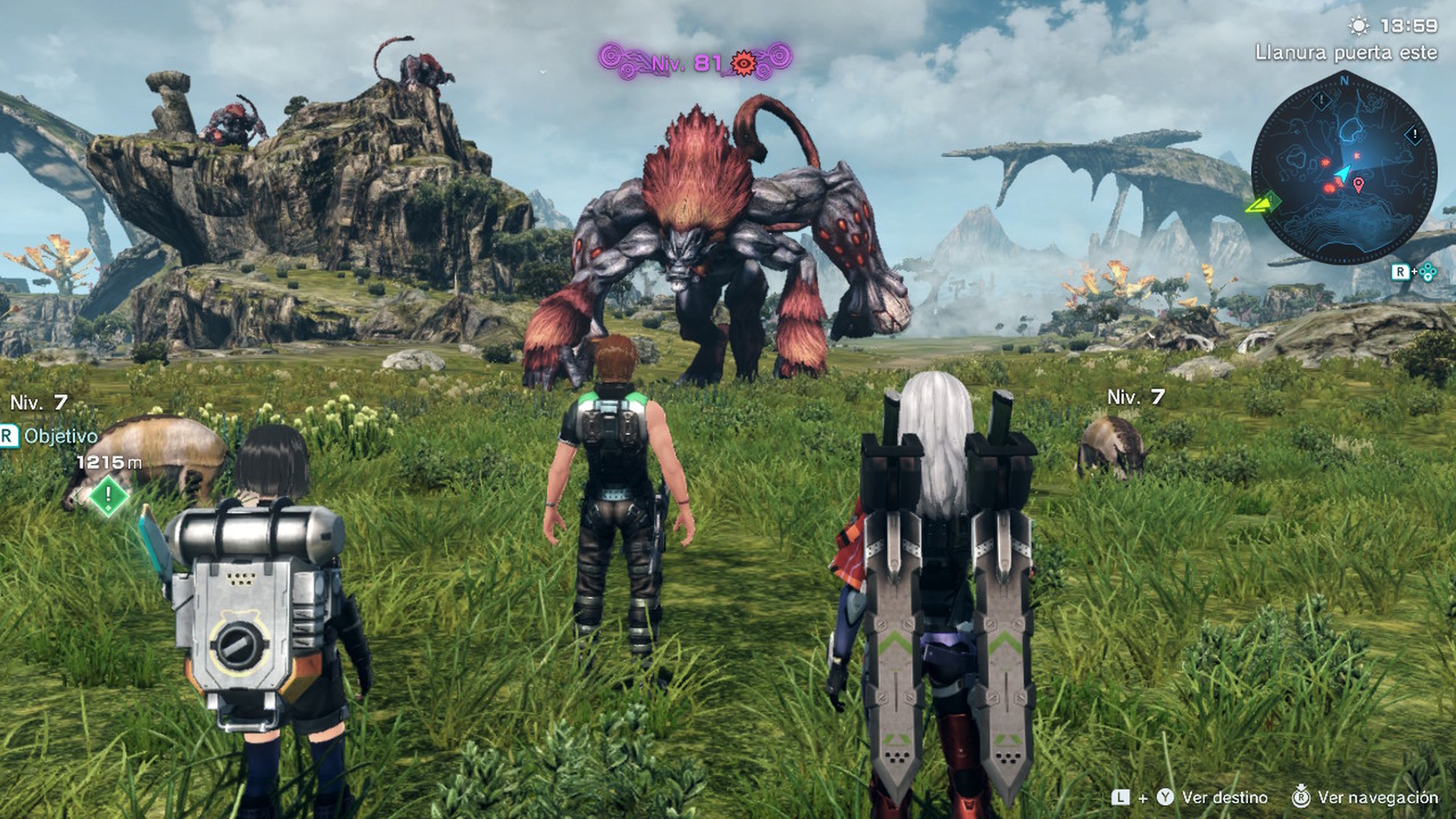Image resolution: width=1456 pixels, height=819 pixels.
Task: Click the N compass marker on the minimap ring
Action: click(1344, 80)
